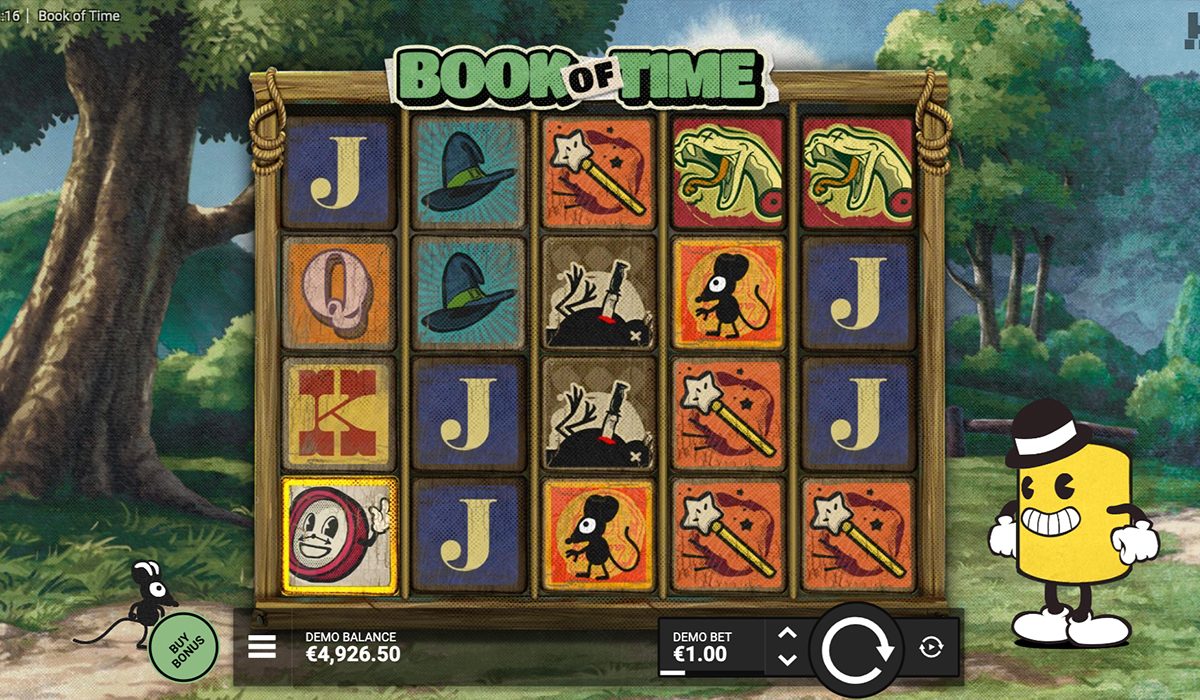Open the hamburger menu
Viewport: 1200px width, 700px height.
tap(261, 647)
